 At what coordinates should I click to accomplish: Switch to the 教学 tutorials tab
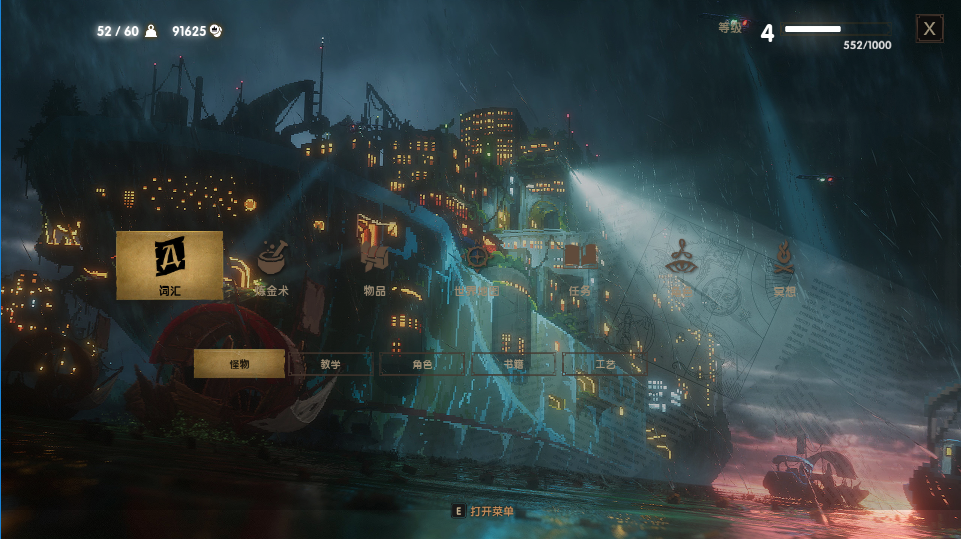click(x=330, y=364)
